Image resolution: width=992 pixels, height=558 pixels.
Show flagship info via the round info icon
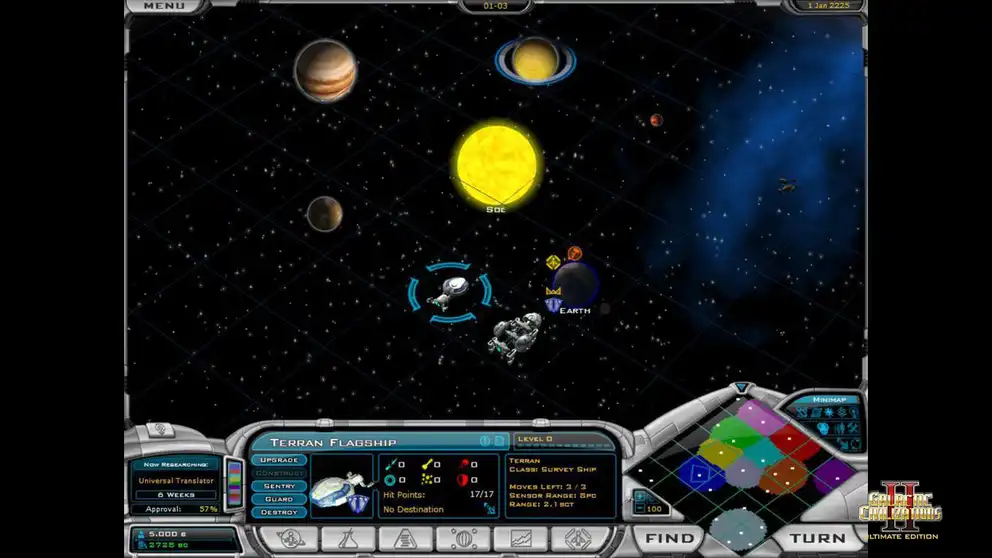pos(484,441)
